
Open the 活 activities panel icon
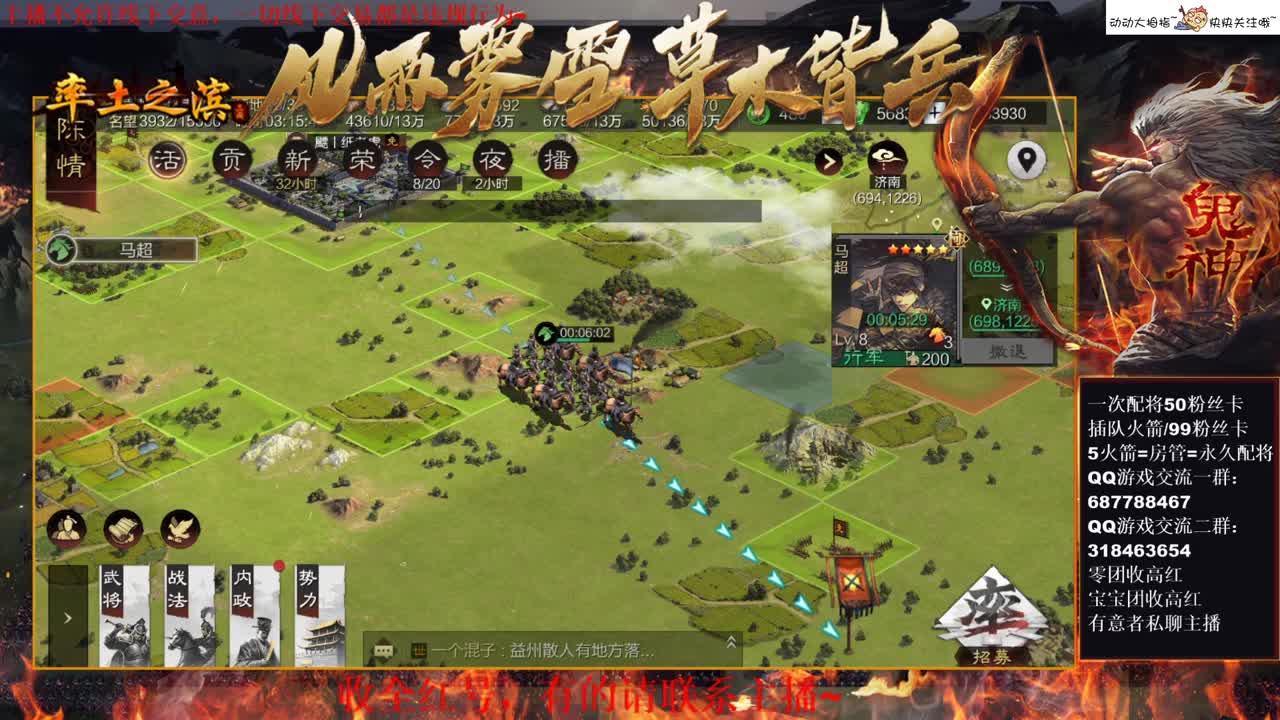(x=168, y=158)
